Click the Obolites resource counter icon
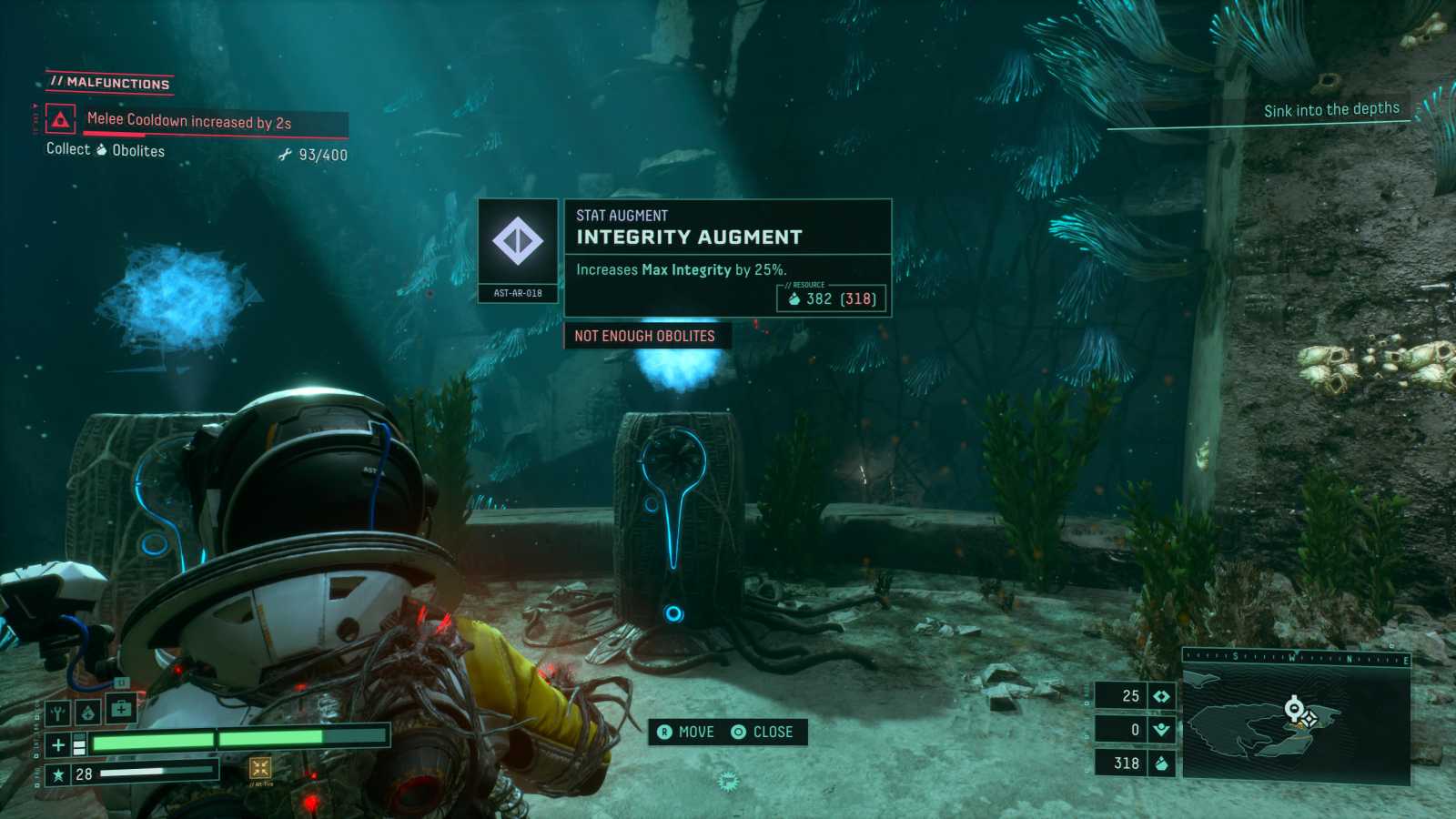Image resolution: width=1456 pixels, height=819 pixels. [1161, 763]
